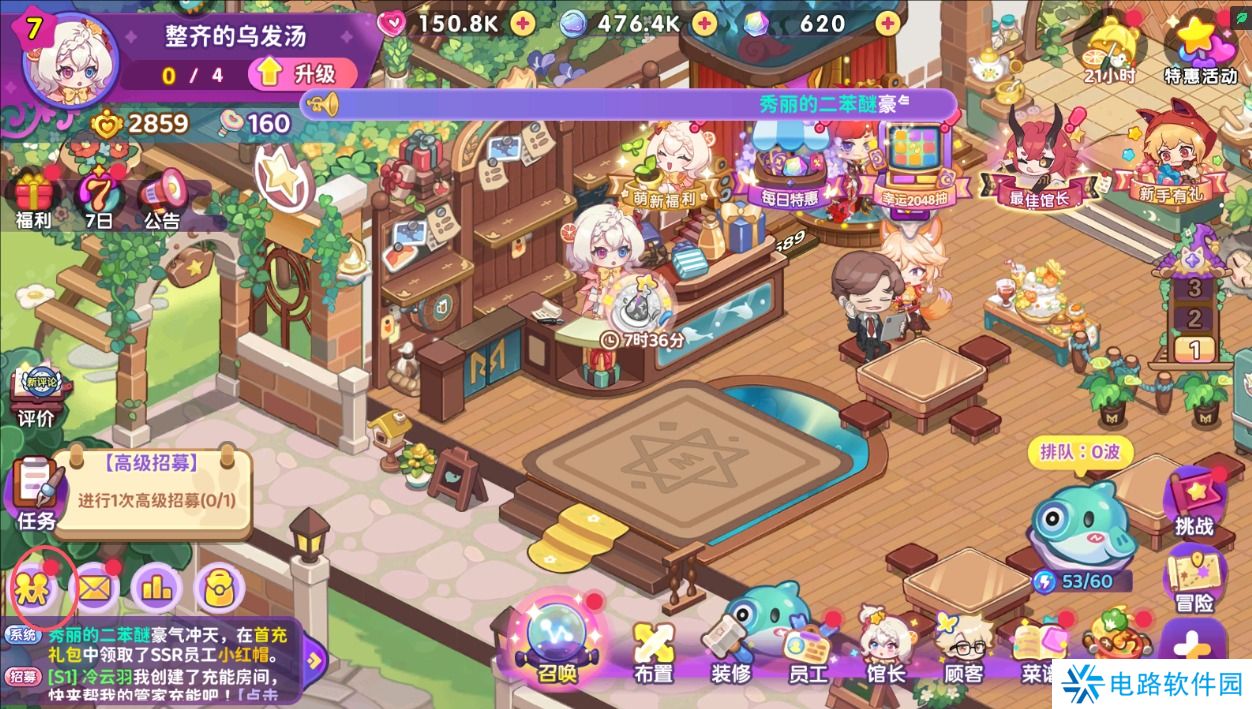Open the envelope mail icon
Screen dimensions: 1252x709
(x=96, y=588)
